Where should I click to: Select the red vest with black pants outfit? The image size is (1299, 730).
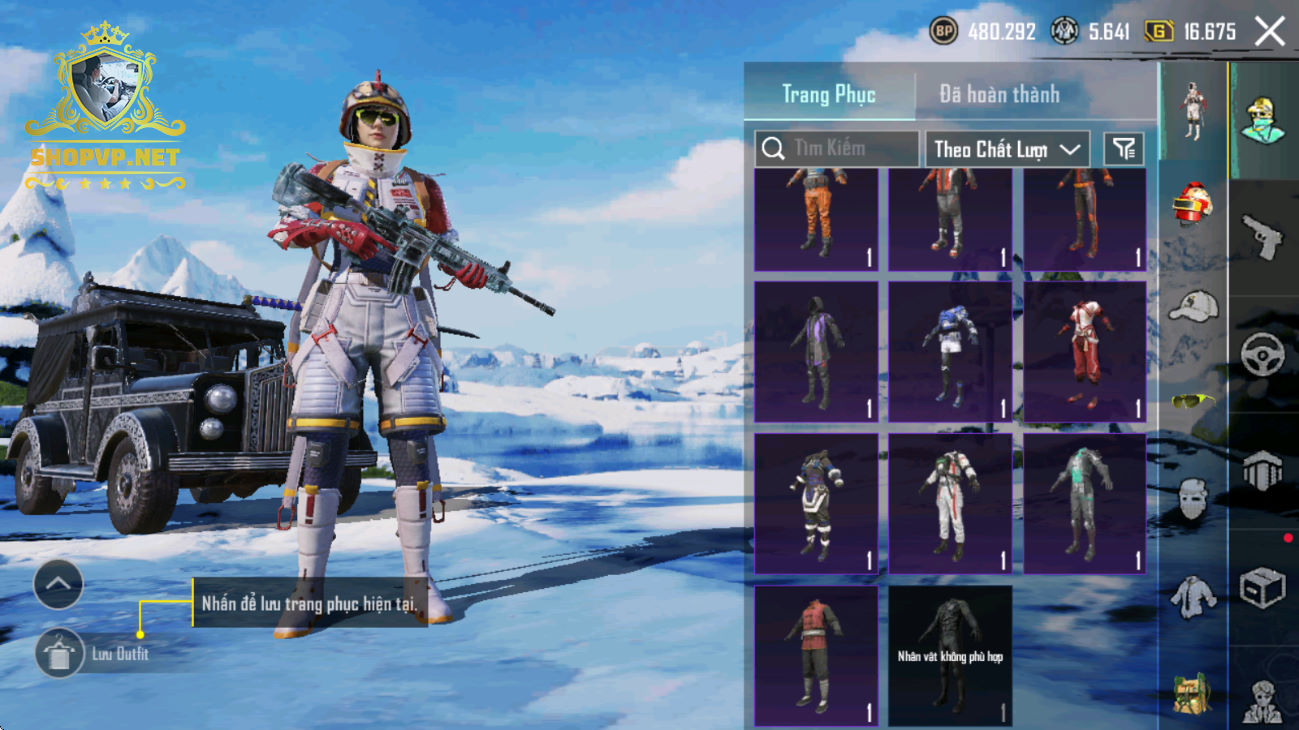click(x=816, y=655)
